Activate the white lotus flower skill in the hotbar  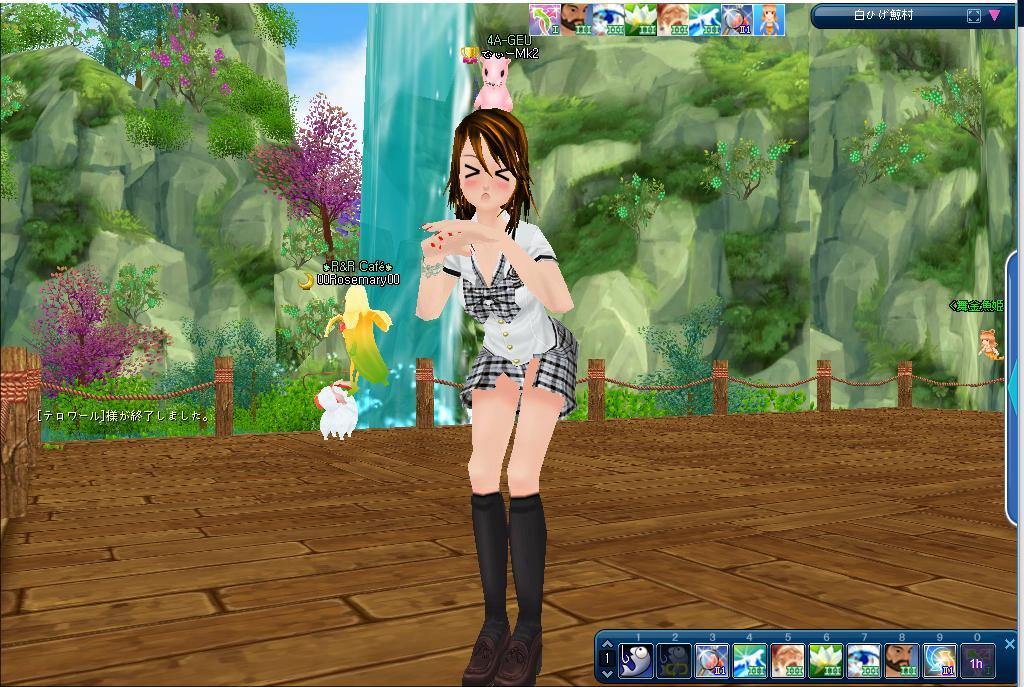point(825,661)
